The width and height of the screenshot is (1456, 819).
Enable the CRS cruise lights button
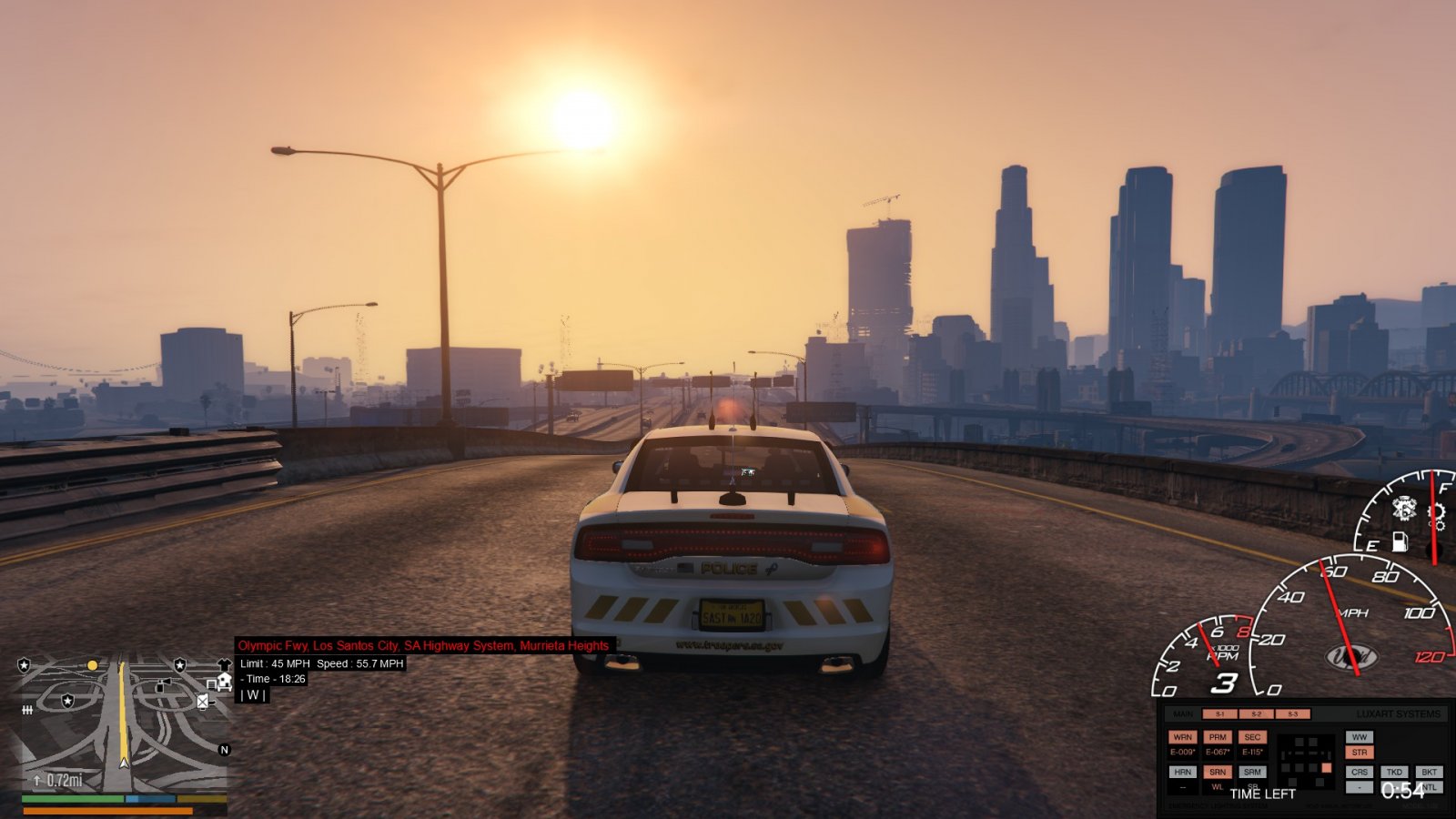(x=1359, y=772)
